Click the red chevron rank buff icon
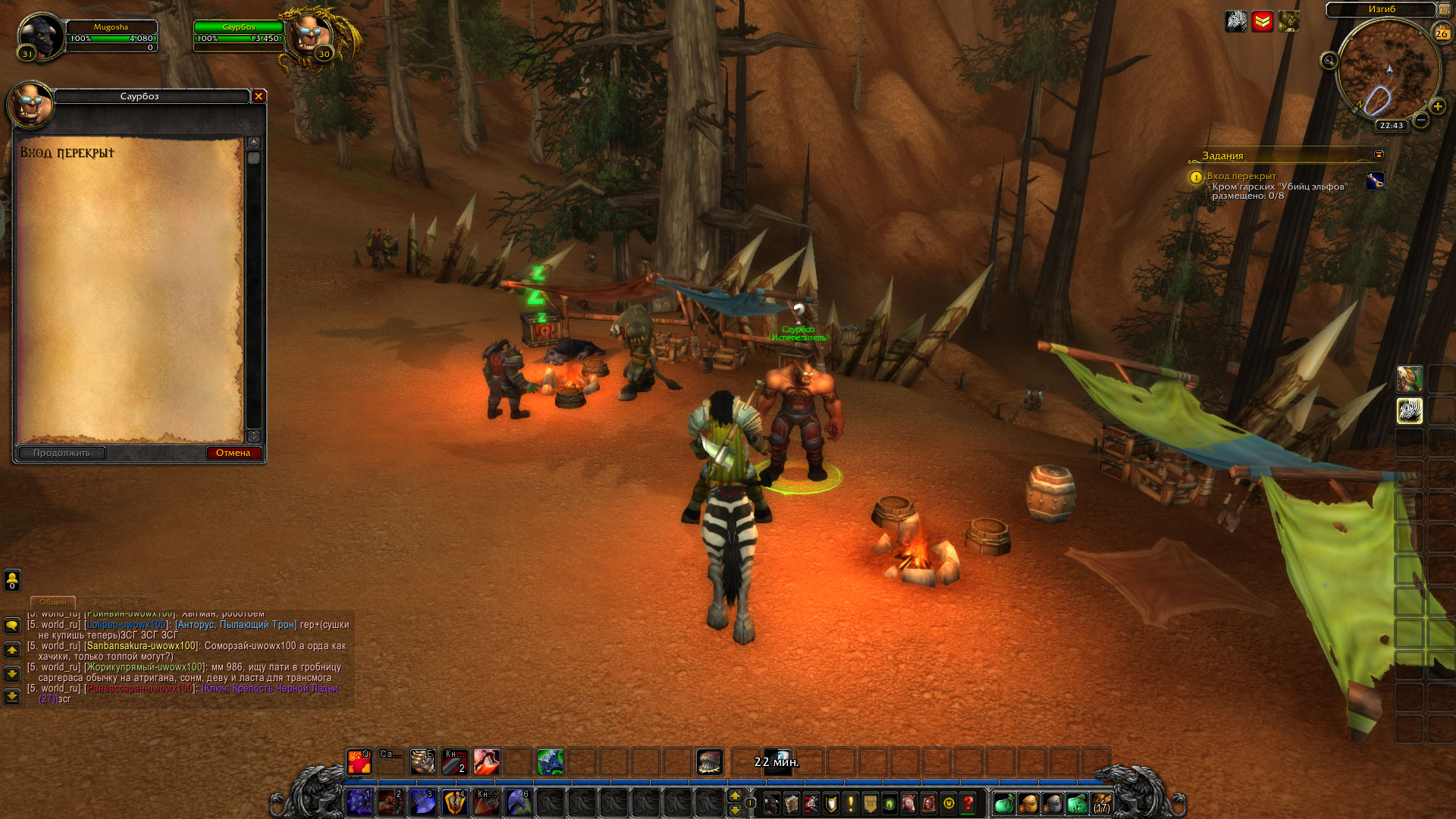Screen dimensions: 1456x819 point(1263,21)
